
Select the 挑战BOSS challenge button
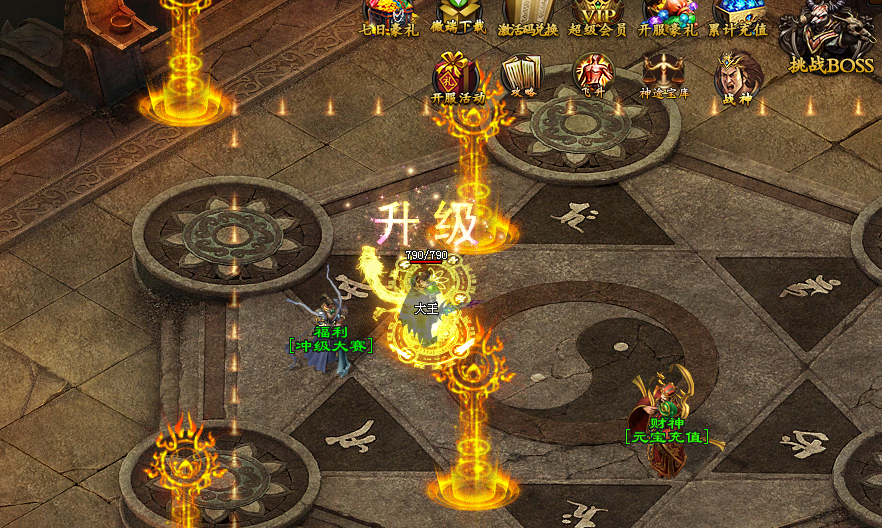[x=829, y=38]
